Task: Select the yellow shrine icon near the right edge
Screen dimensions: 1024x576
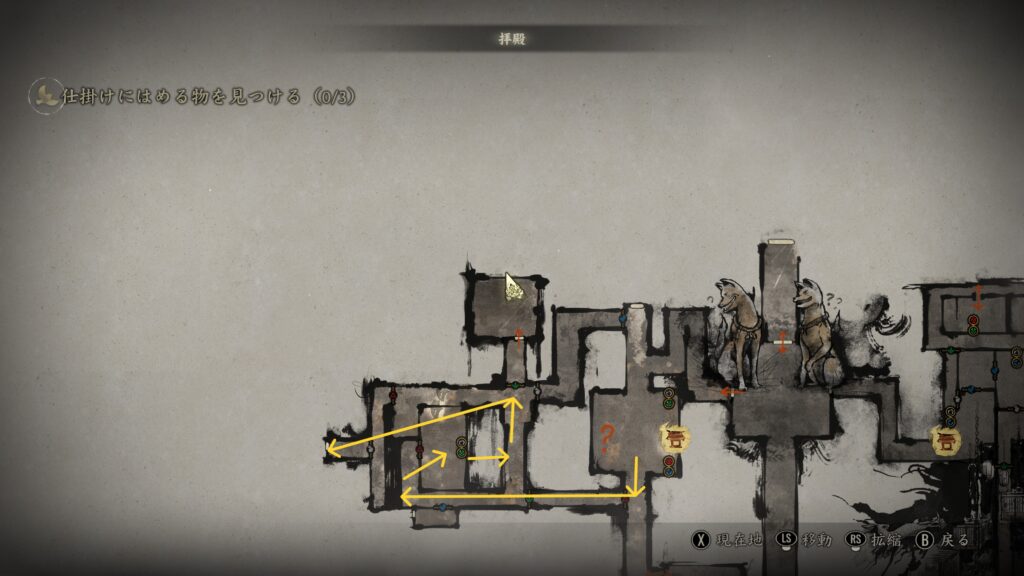Action: [x=944, y=439]
